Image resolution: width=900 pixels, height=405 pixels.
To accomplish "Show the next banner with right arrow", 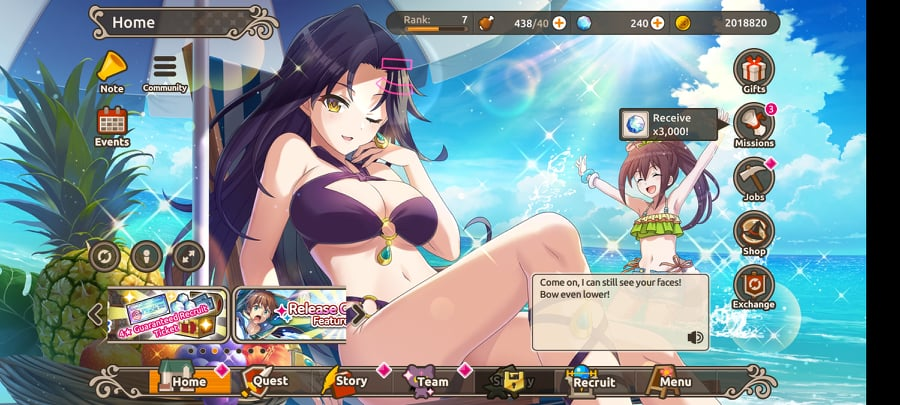I will pyautogui.click(x=355, y=311).
